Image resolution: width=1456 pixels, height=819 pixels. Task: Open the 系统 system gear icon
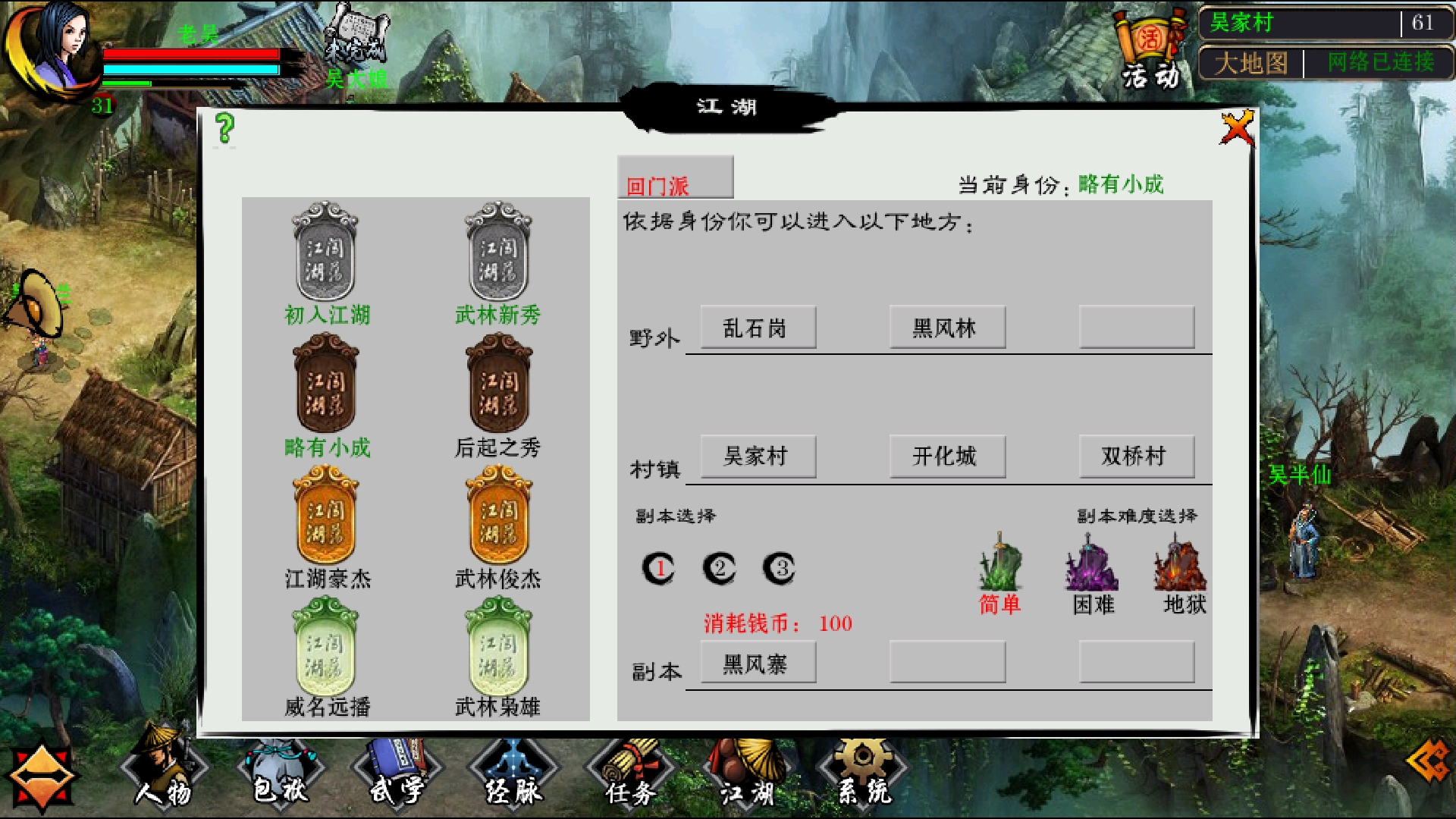click(861, 773)
